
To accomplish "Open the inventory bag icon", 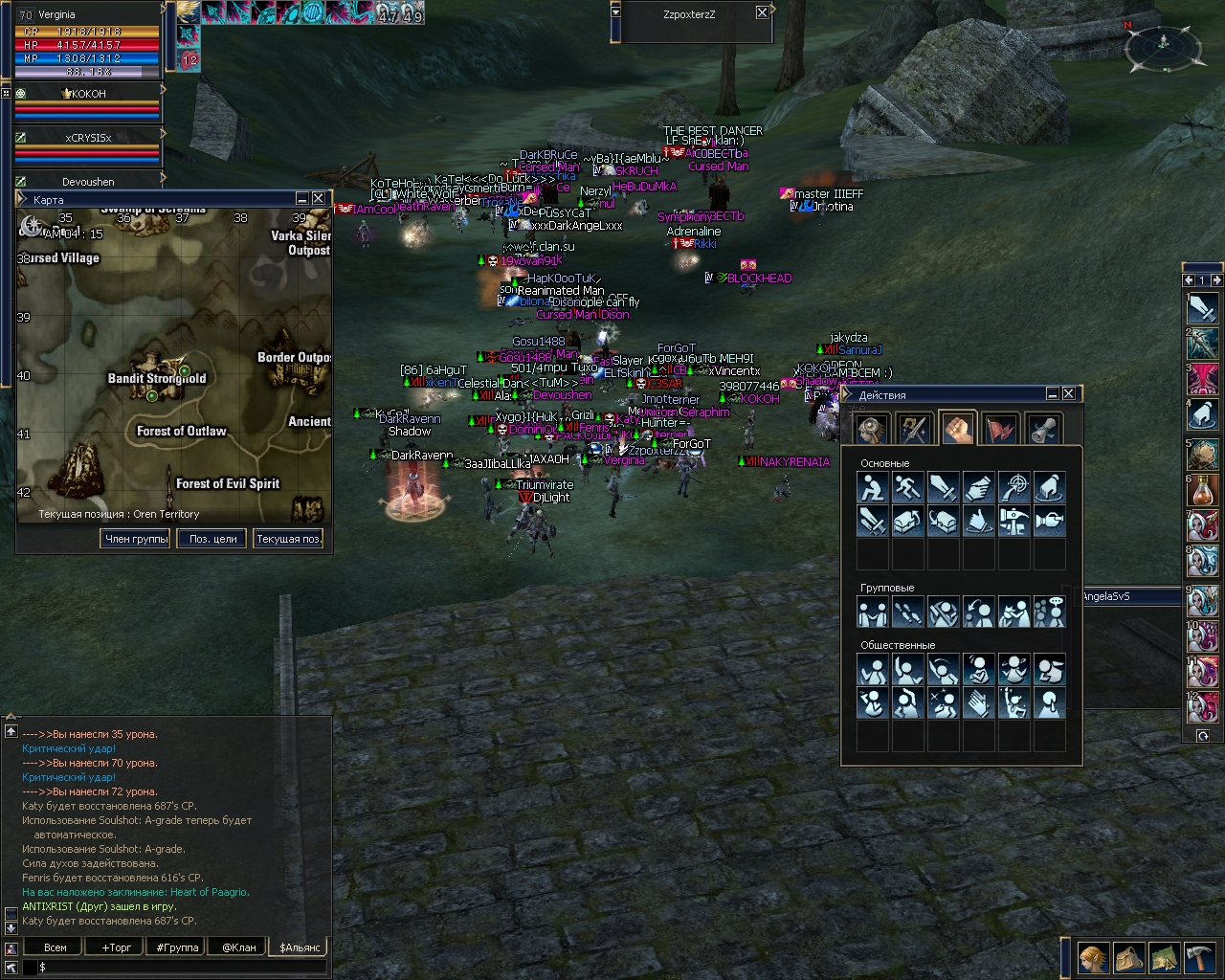I will coord(1129,957).
